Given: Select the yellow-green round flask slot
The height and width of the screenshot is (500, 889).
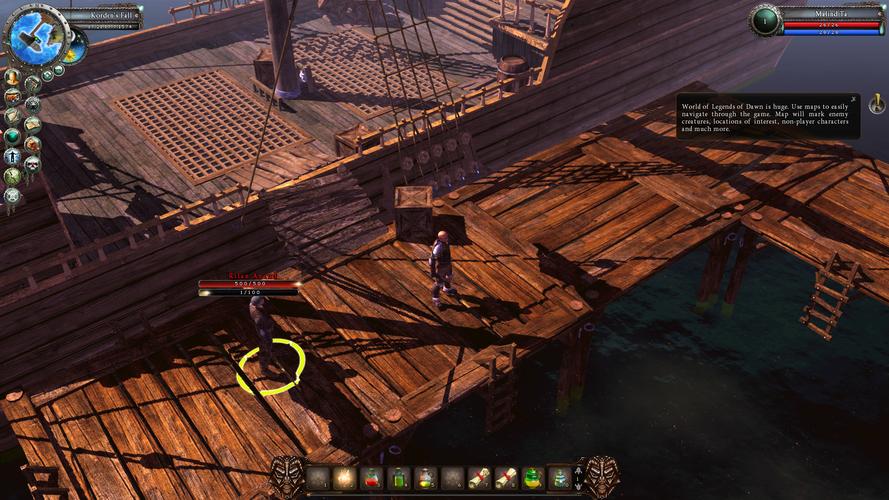Looking at the screenshot, I should point(426,479).
